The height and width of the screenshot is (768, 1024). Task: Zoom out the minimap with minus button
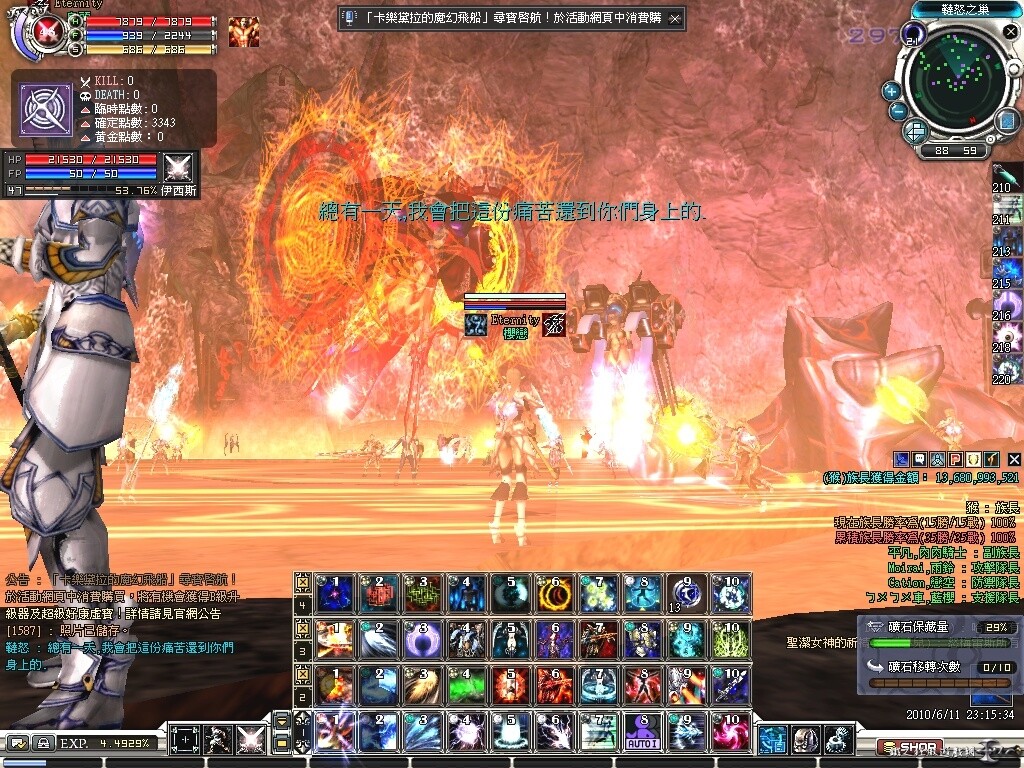click(x=898, y=112)
